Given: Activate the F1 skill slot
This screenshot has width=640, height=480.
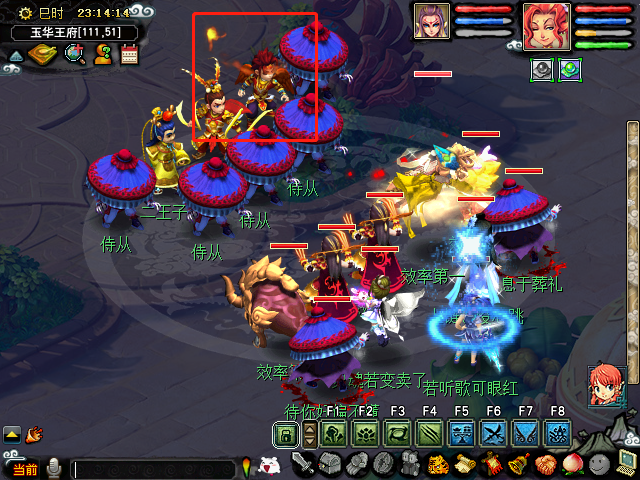Looking at the screenshot, I should click(334, 434).
